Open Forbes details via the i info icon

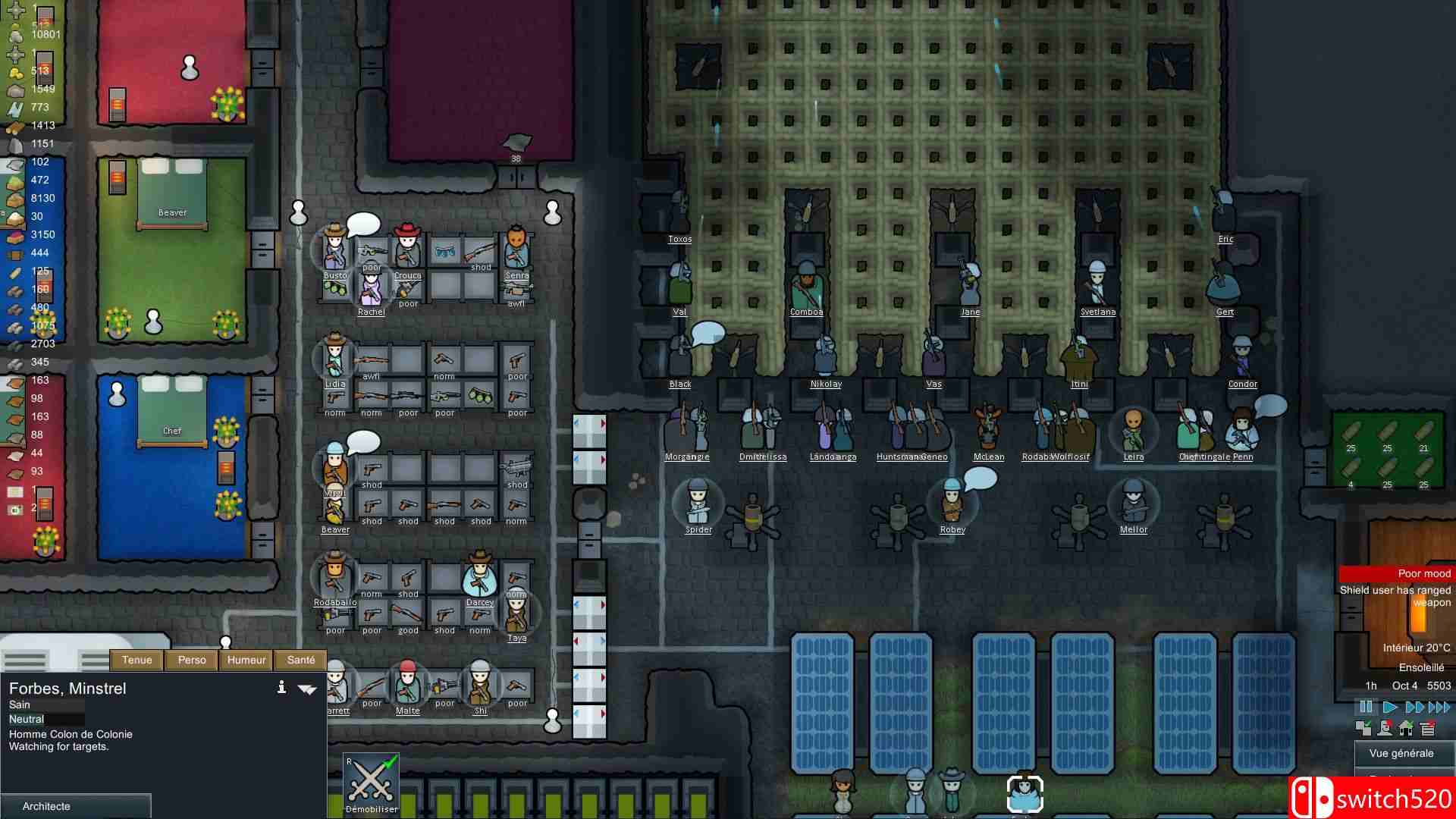click(282, 688)
